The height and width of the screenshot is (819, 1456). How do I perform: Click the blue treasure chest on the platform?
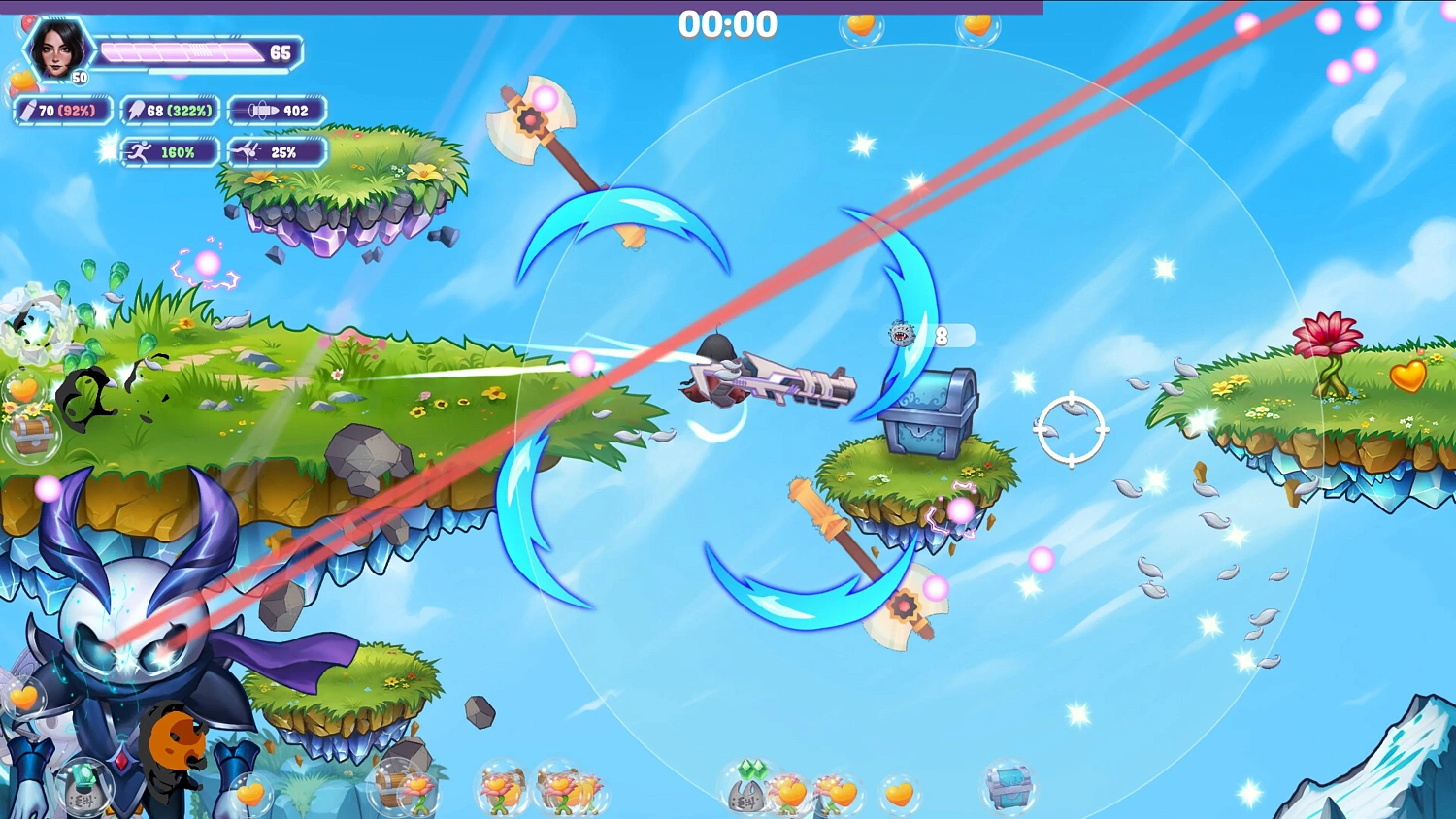click(927, 410)
